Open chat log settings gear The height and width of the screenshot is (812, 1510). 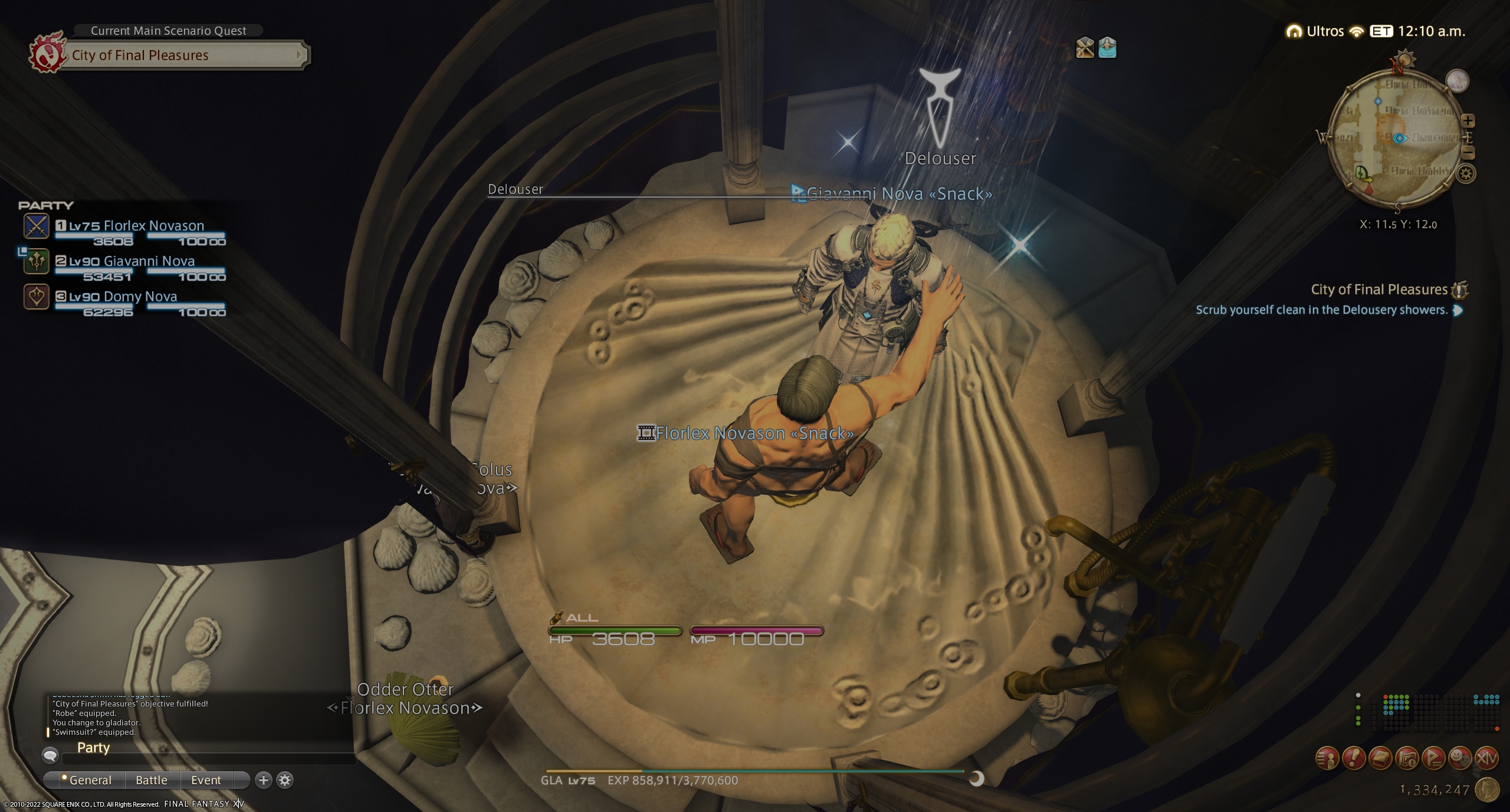click(x=285, y=780)
